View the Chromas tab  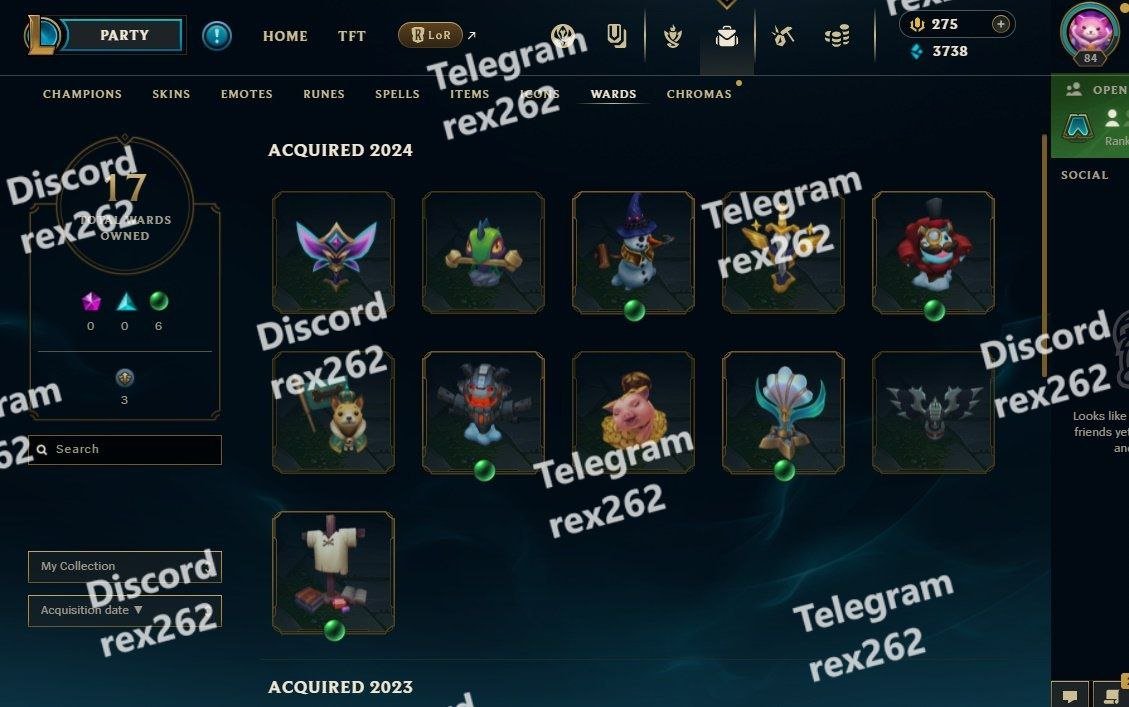(x=699, y=94)
